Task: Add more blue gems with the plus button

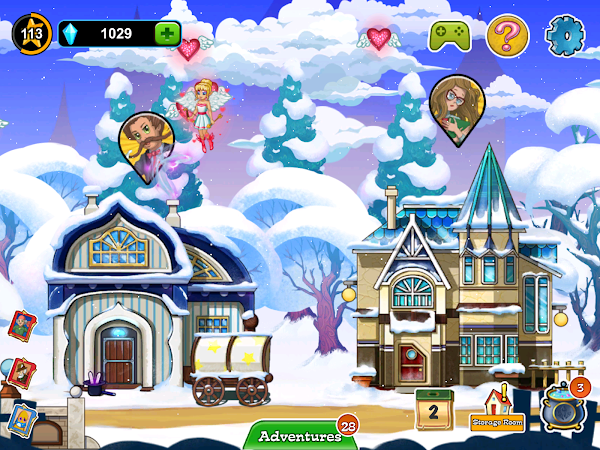Action: [167, 33]
